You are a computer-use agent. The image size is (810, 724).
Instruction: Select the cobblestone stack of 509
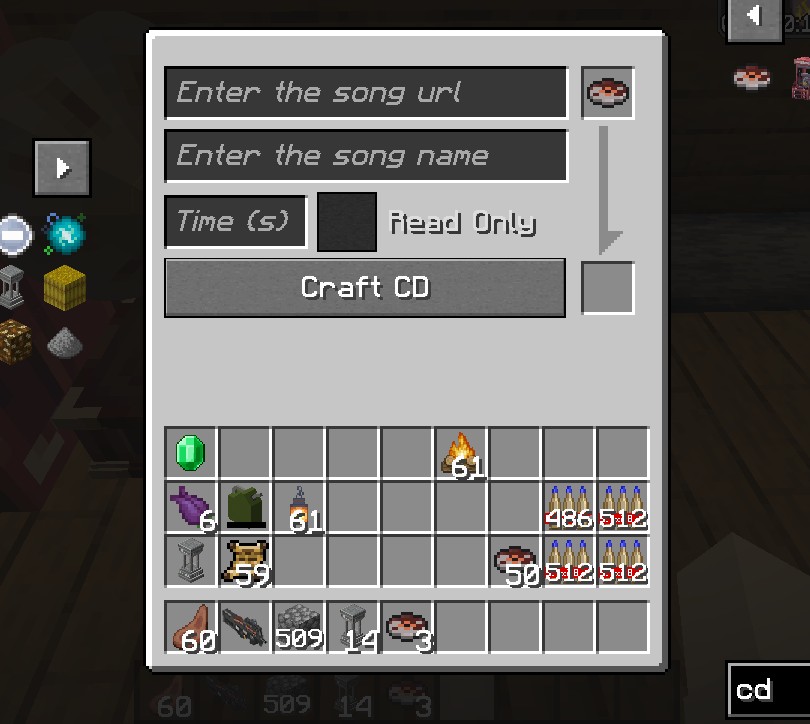pyautogui.click(x=299, y=627)
